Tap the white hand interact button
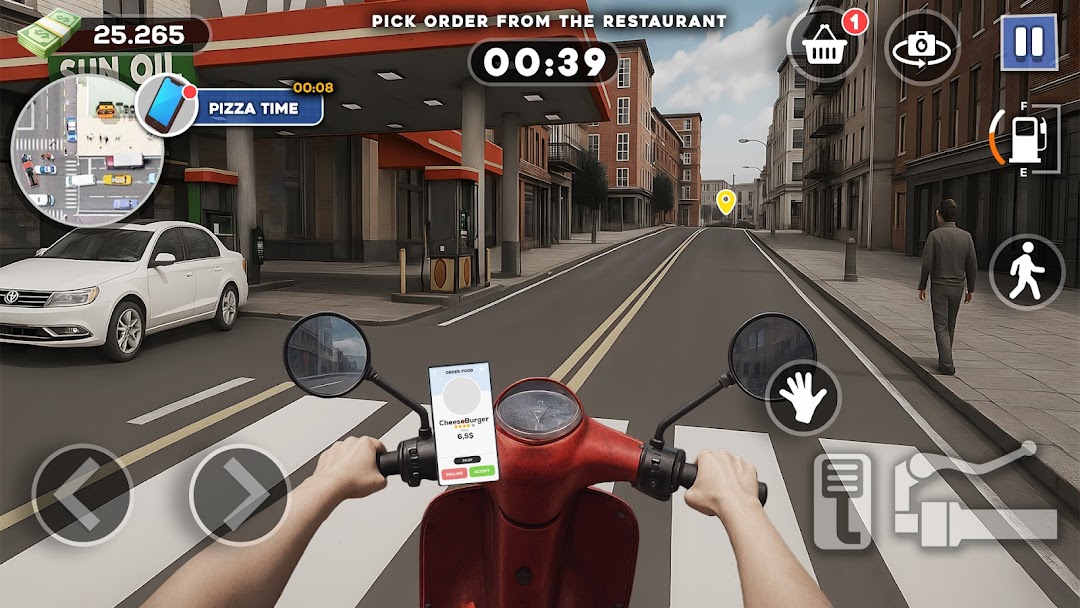1080x608 pixels. [x=803, y=397]
